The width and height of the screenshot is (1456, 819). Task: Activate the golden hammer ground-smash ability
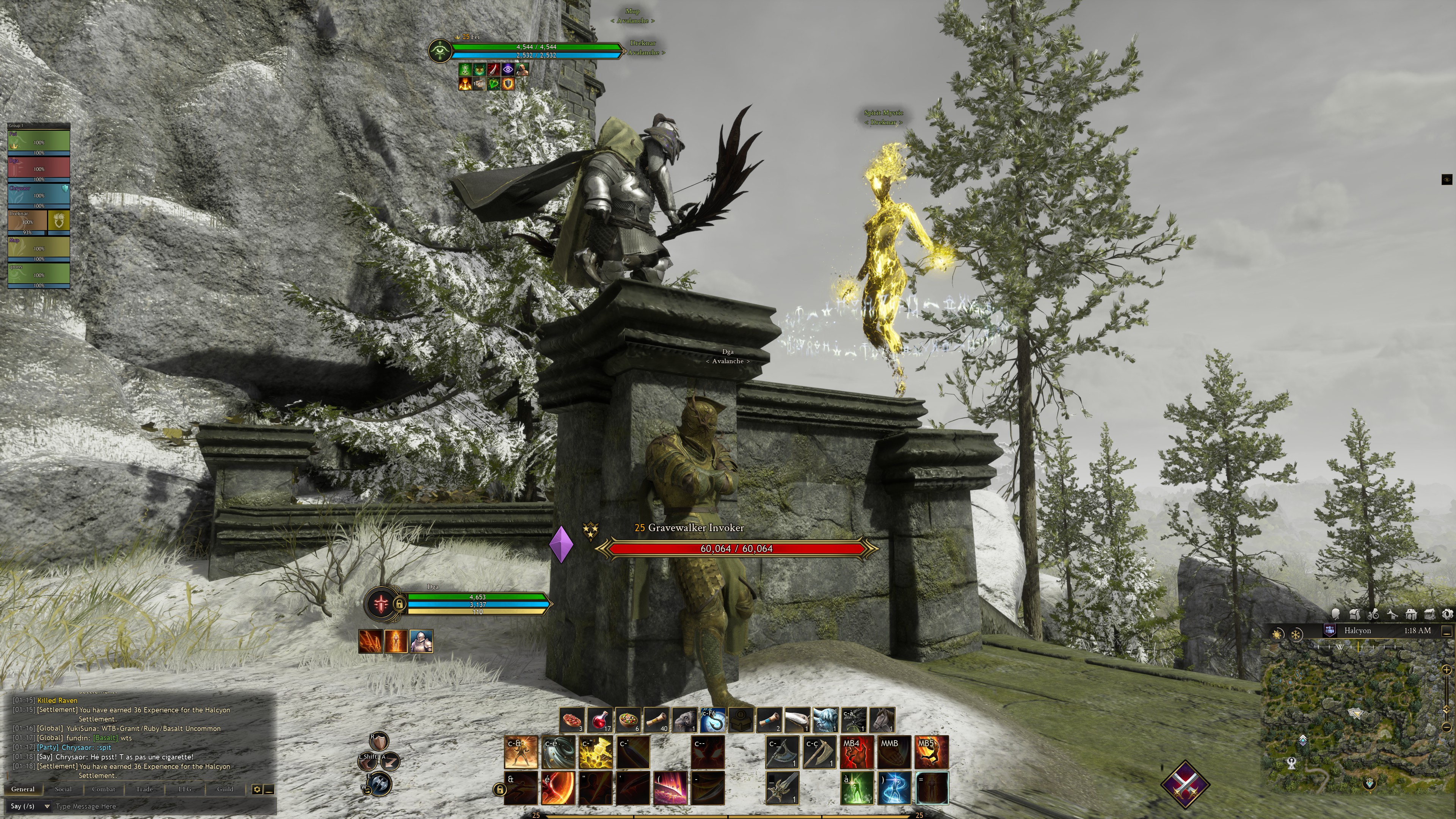click(596, 752)
